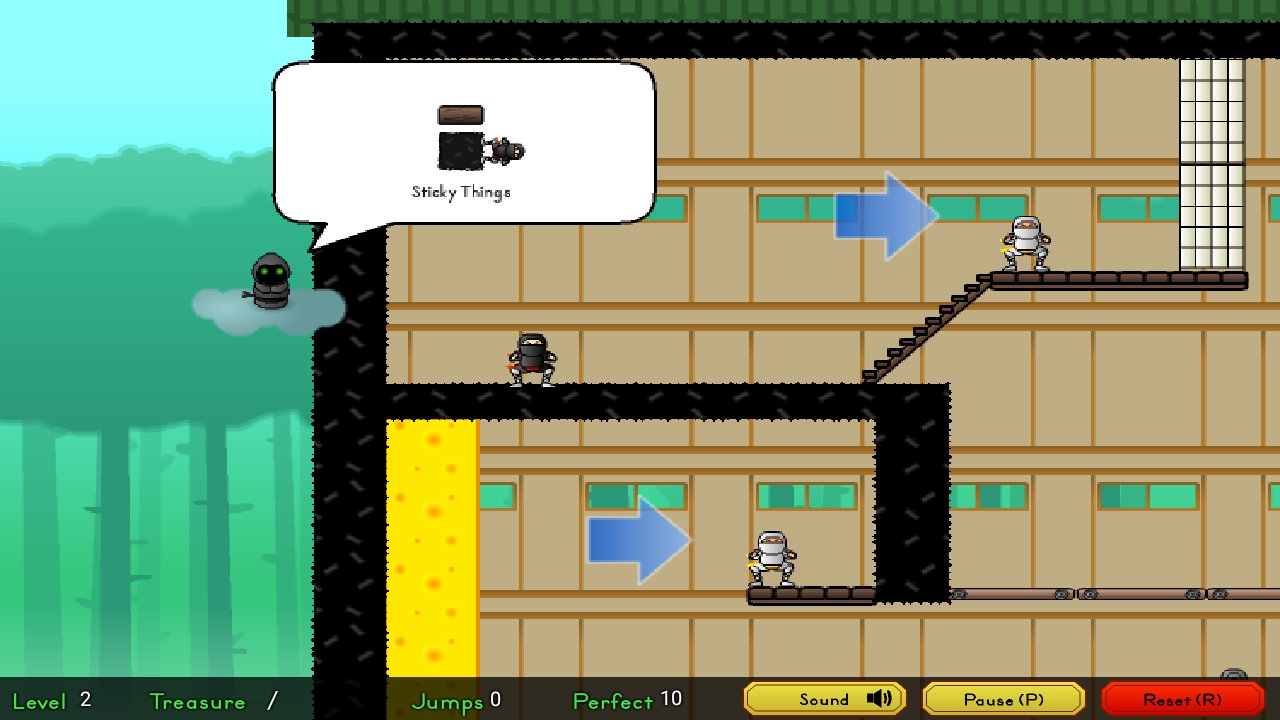Click the Treasure counter

(x=210, y=701)
